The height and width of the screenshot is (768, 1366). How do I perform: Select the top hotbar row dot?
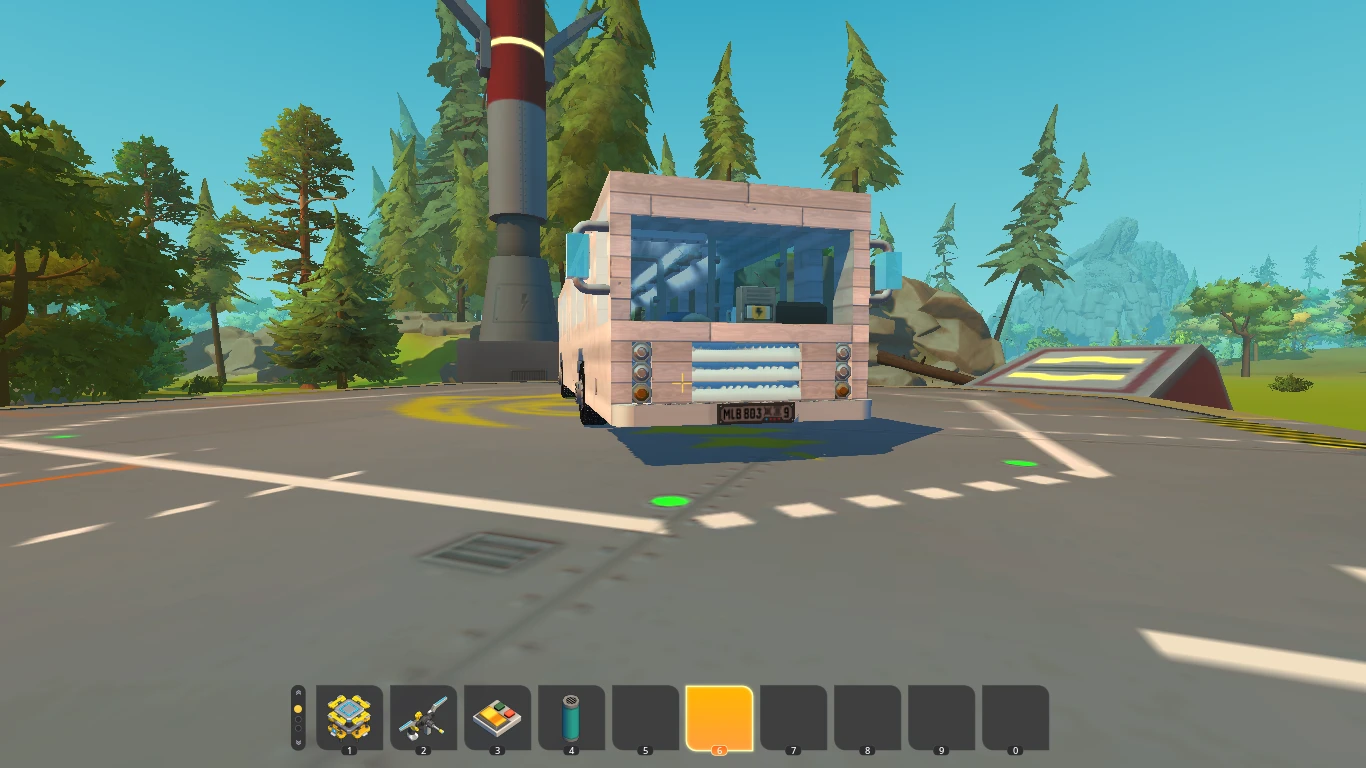click(x=297, y=707)
